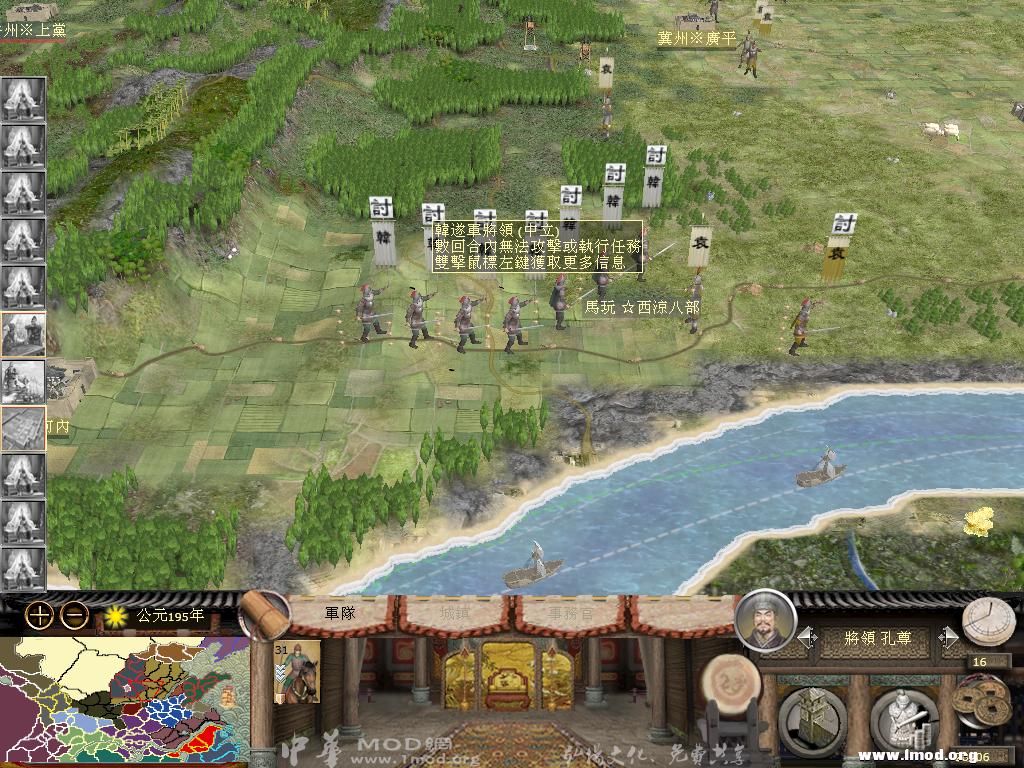
Task: Open the recruitment soldier button
Action: coord(903,720)
